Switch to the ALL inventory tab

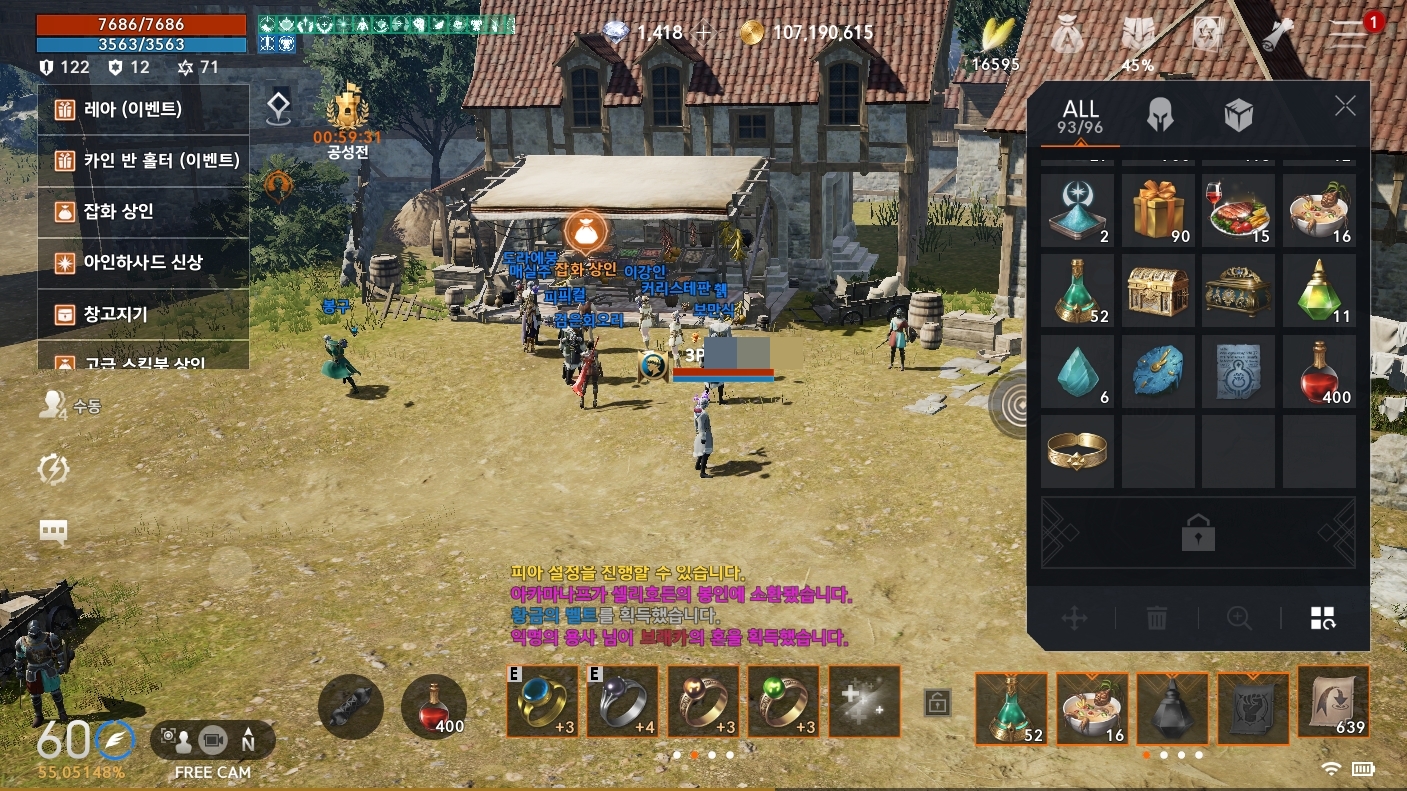pos(1081,116)
